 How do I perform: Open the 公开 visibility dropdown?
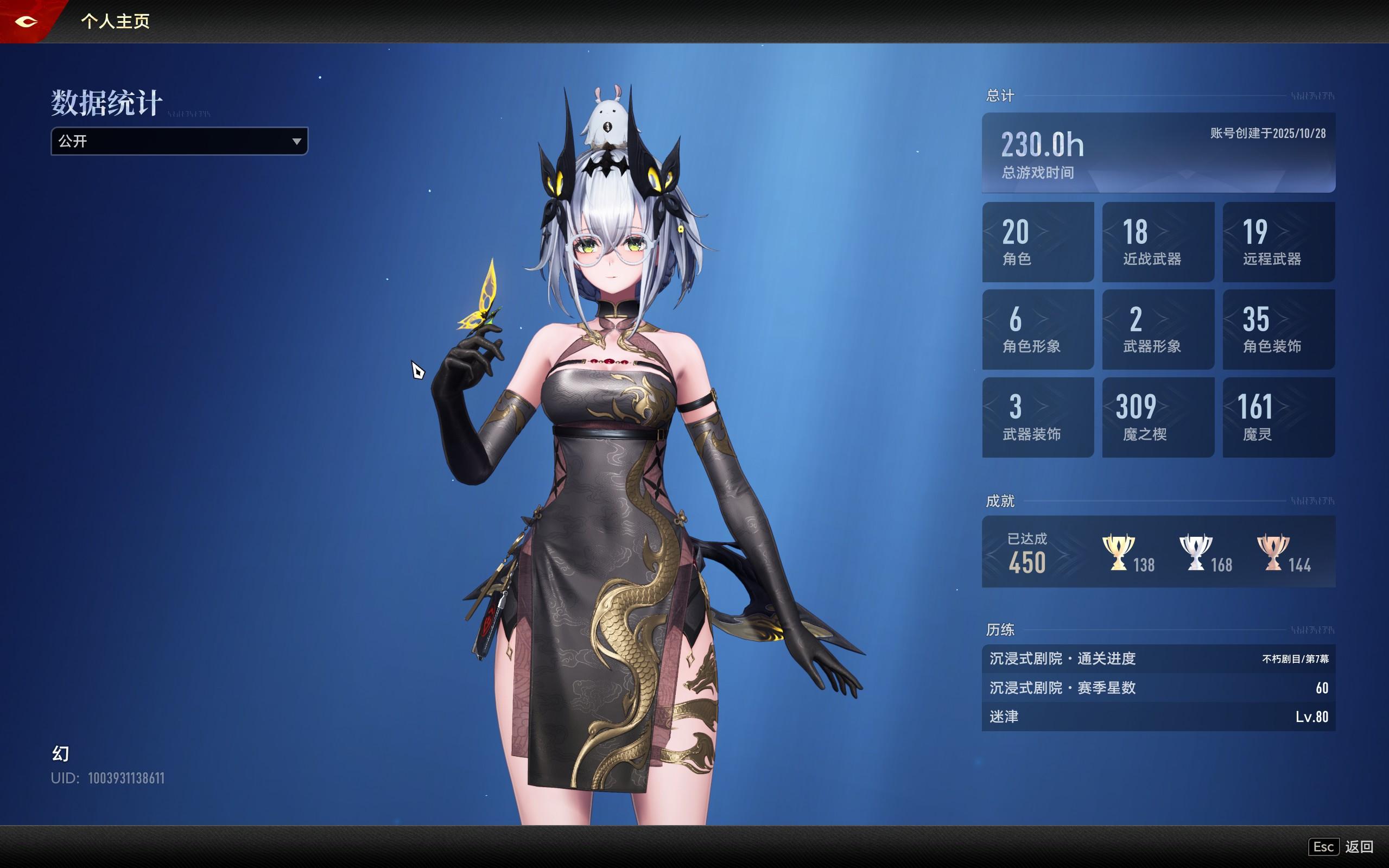pyautogui.click(x=179, y=141)
